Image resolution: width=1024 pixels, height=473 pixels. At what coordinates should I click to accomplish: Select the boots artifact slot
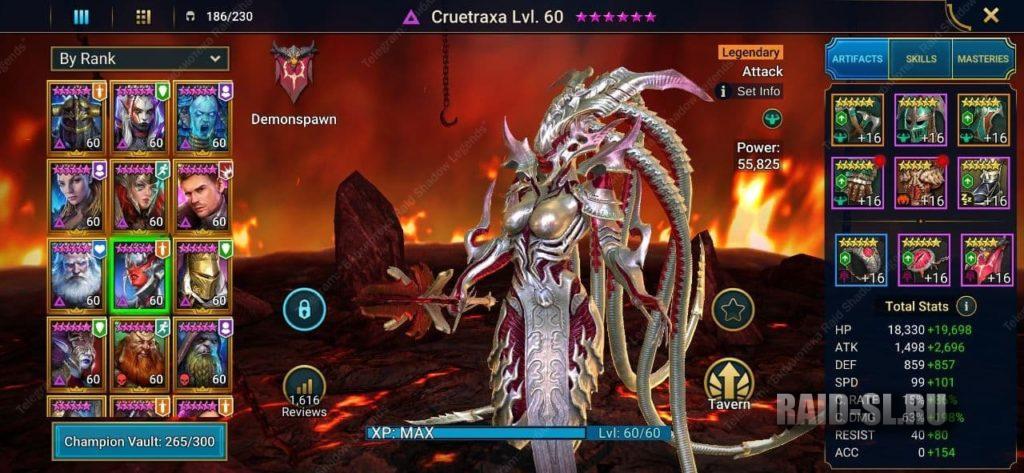coord(983,184)
